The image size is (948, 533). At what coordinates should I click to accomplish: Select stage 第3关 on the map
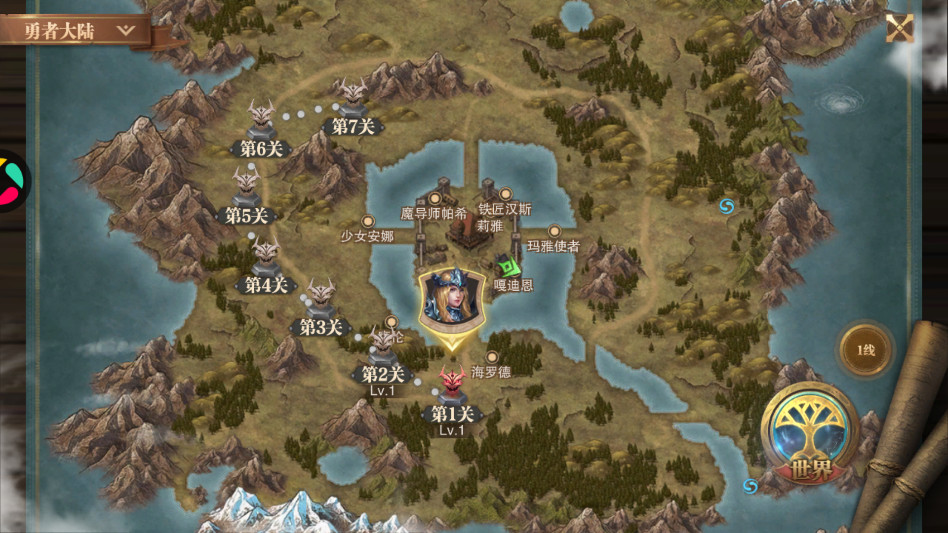pyautogui.click(x=321, y=299)
